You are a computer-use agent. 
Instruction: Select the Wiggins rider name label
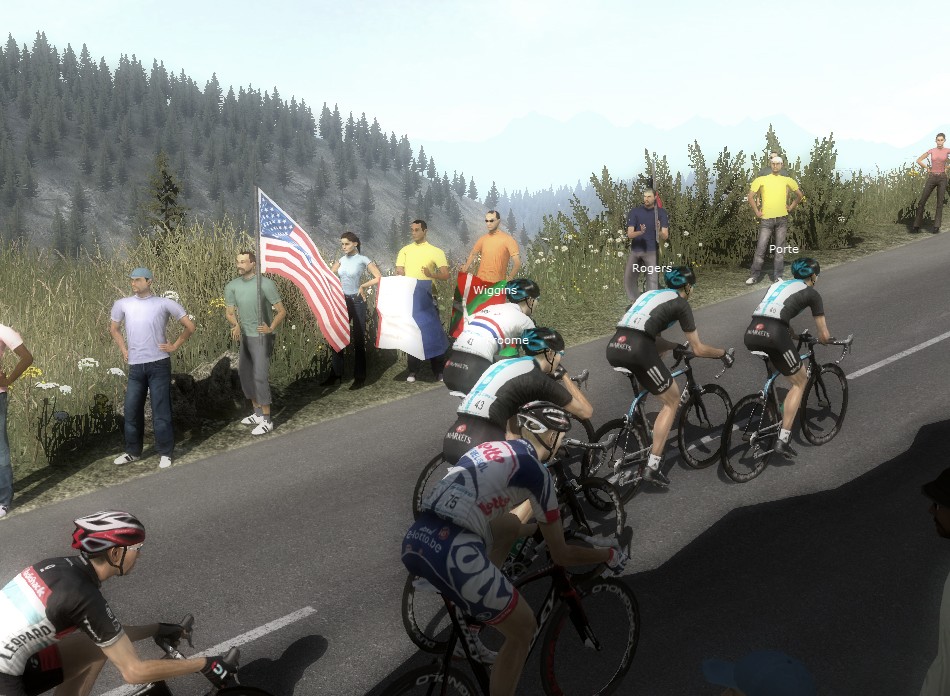pos(495,290)
